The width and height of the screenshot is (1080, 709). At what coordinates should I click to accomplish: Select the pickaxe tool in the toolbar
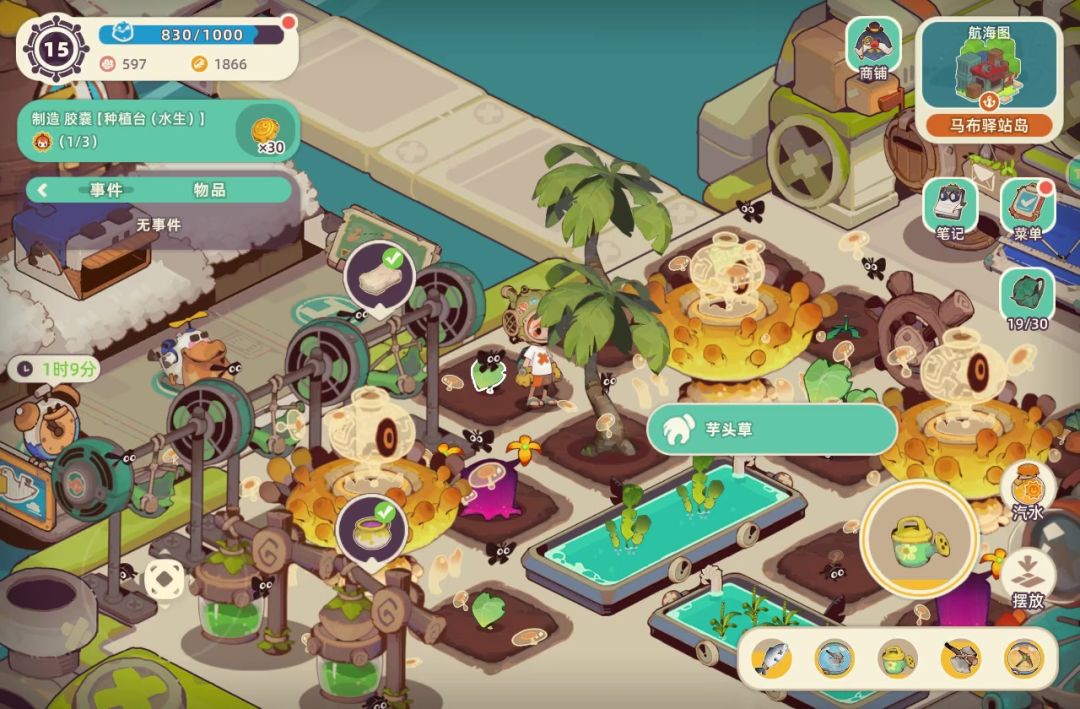click(1023, 657)
